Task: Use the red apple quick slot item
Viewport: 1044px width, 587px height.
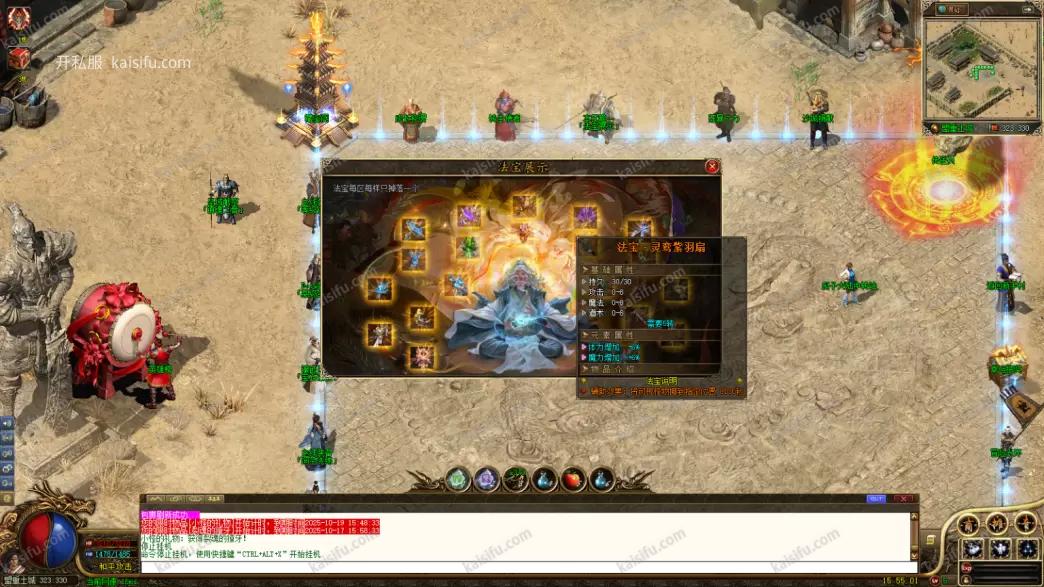Action: (x=573, y=480)
